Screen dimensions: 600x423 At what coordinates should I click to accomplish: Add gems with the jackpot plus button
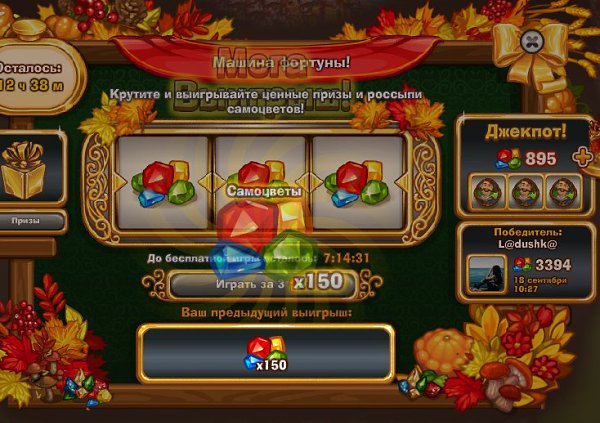(x=578, y=157)
